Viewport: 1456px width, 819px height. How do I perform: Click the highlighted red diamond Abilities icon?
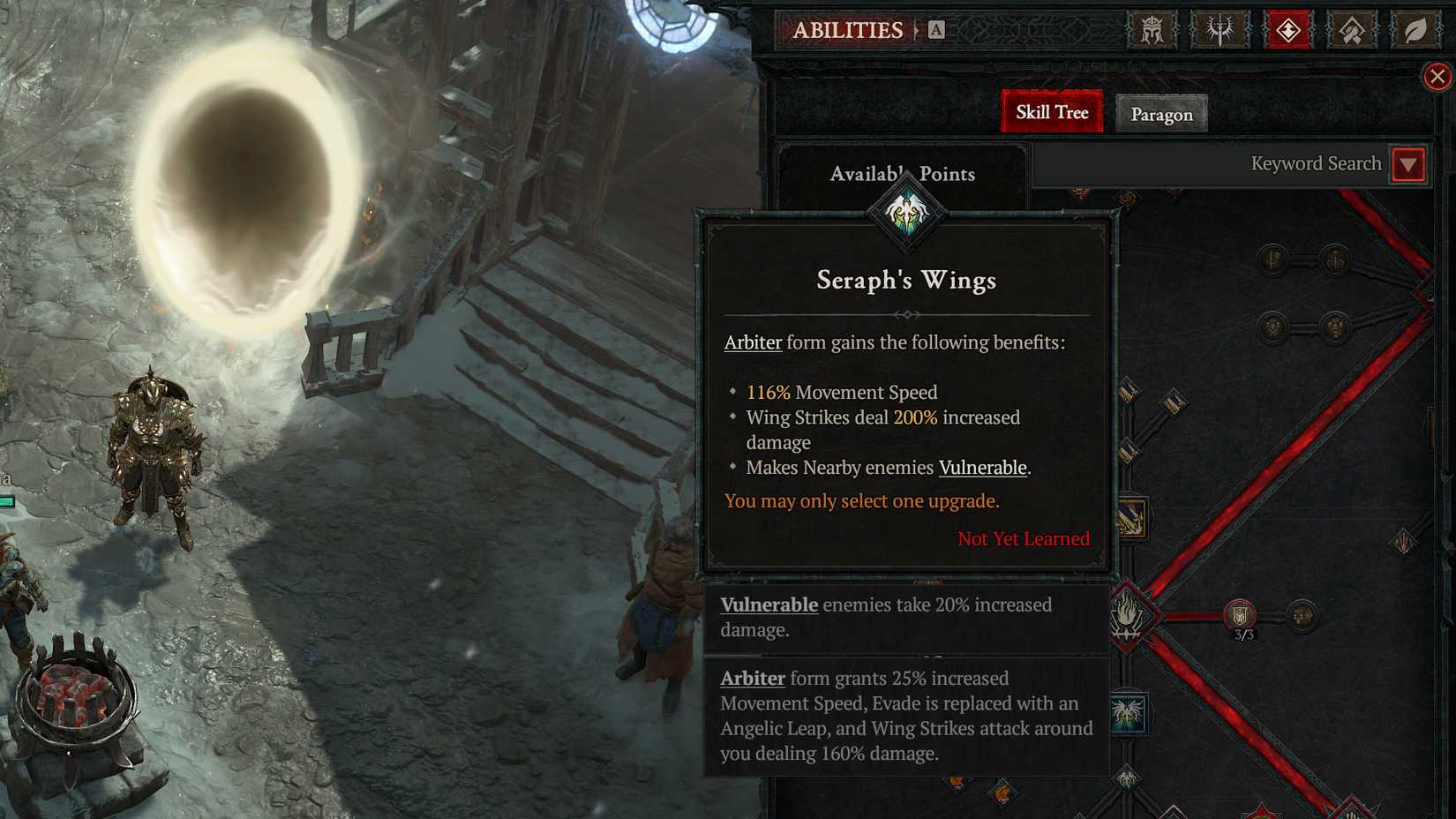(x=1287, y=29)
